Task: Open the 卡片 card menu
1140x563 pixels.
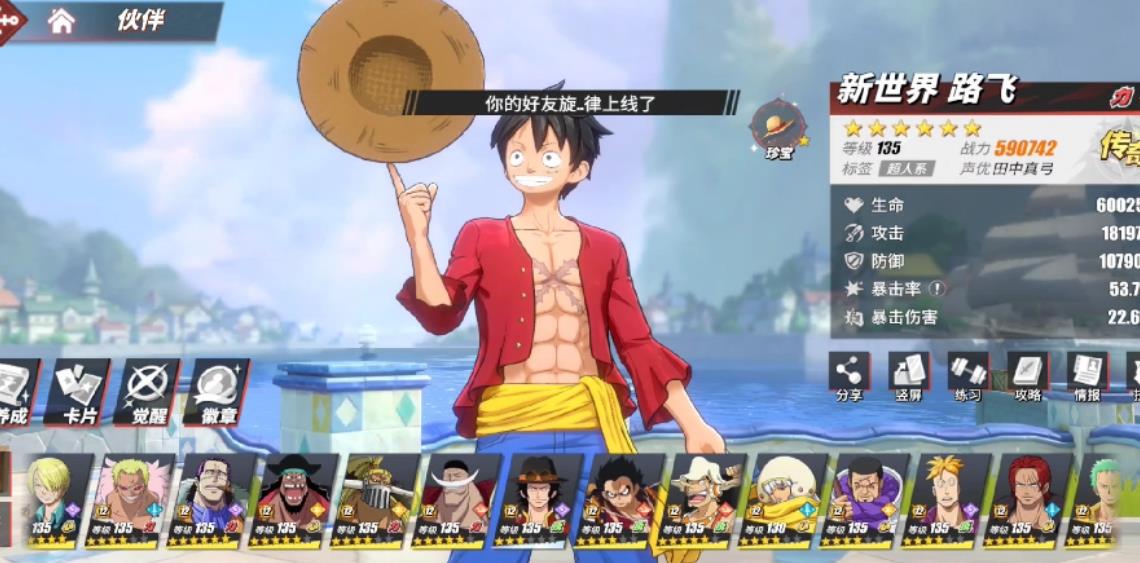Action: coord(78,392)
